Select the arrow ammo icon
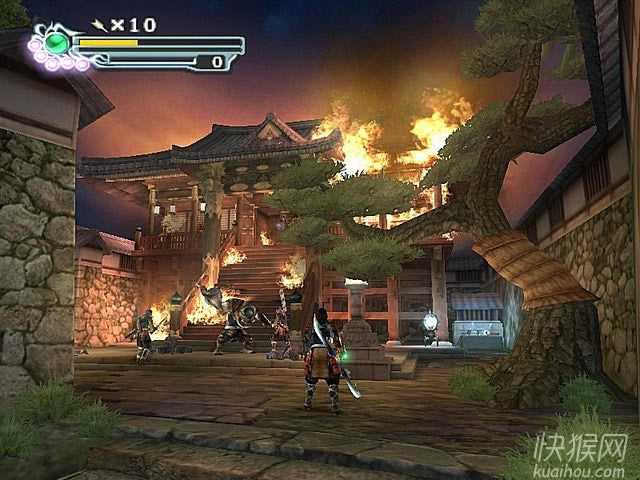 [x=100, y=24]
